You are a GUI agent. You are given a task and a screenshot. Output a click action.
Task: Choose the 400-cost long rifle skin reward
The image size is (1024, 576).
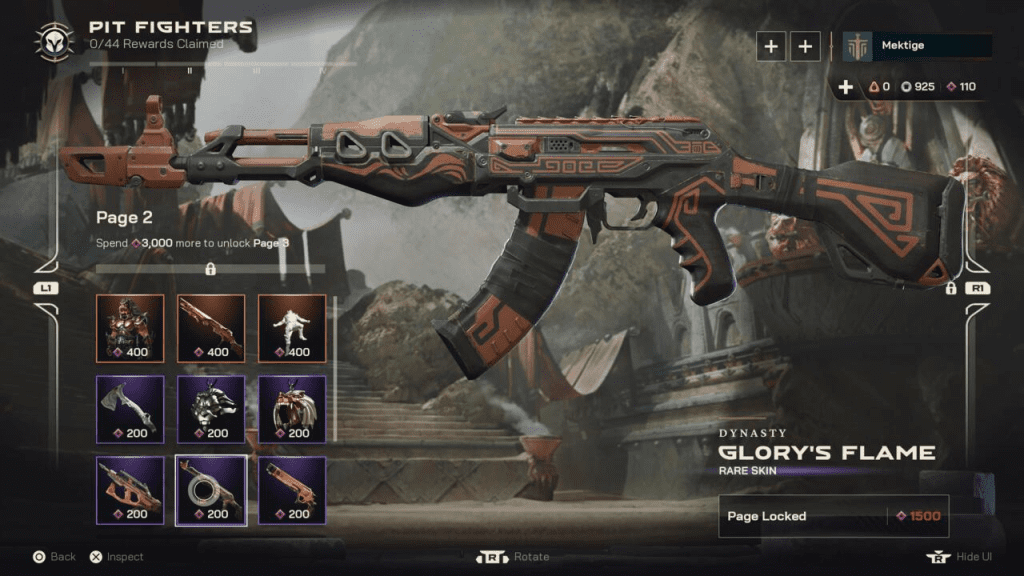coord(211,328)
